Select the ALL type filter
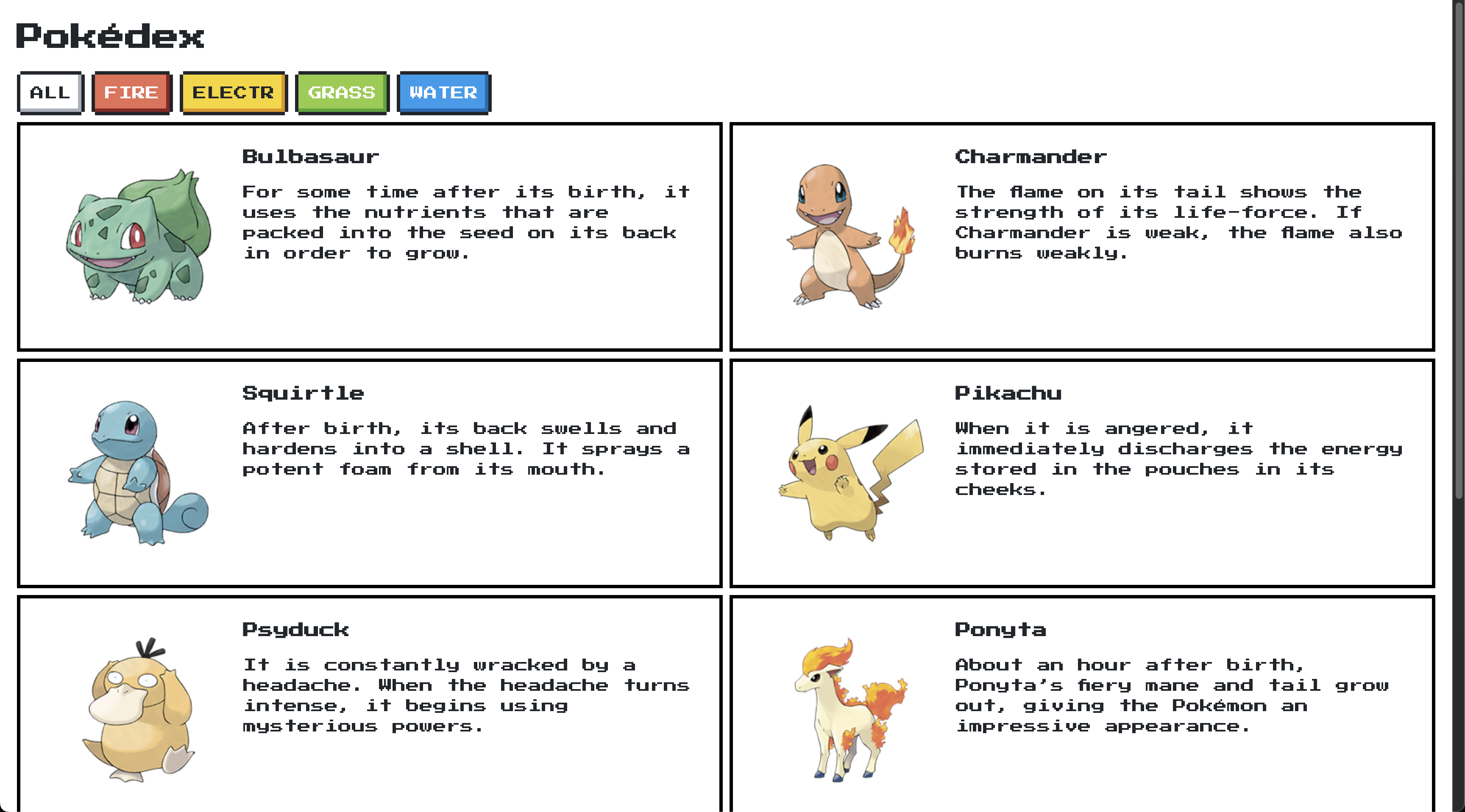1465x812 pixels. point(50,93)
